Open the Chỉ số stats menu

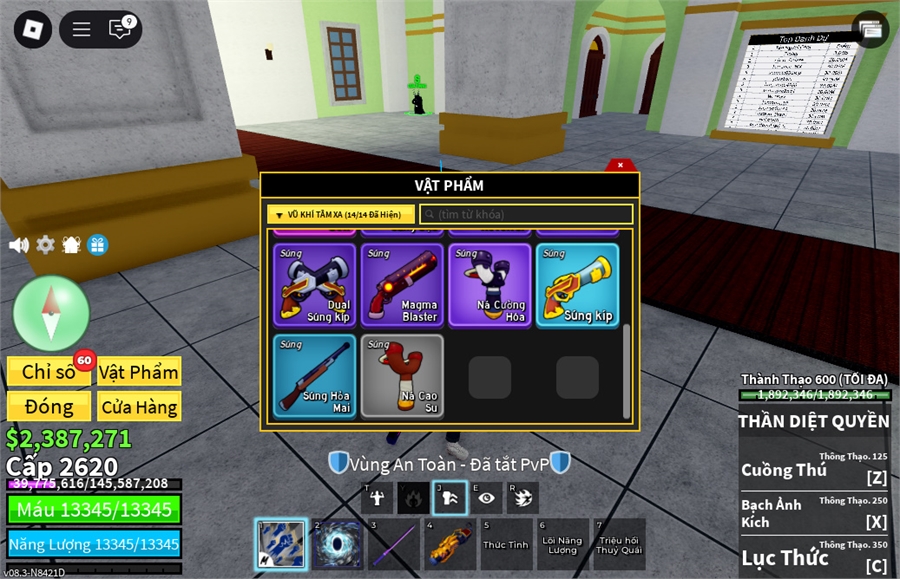(49, 372)
